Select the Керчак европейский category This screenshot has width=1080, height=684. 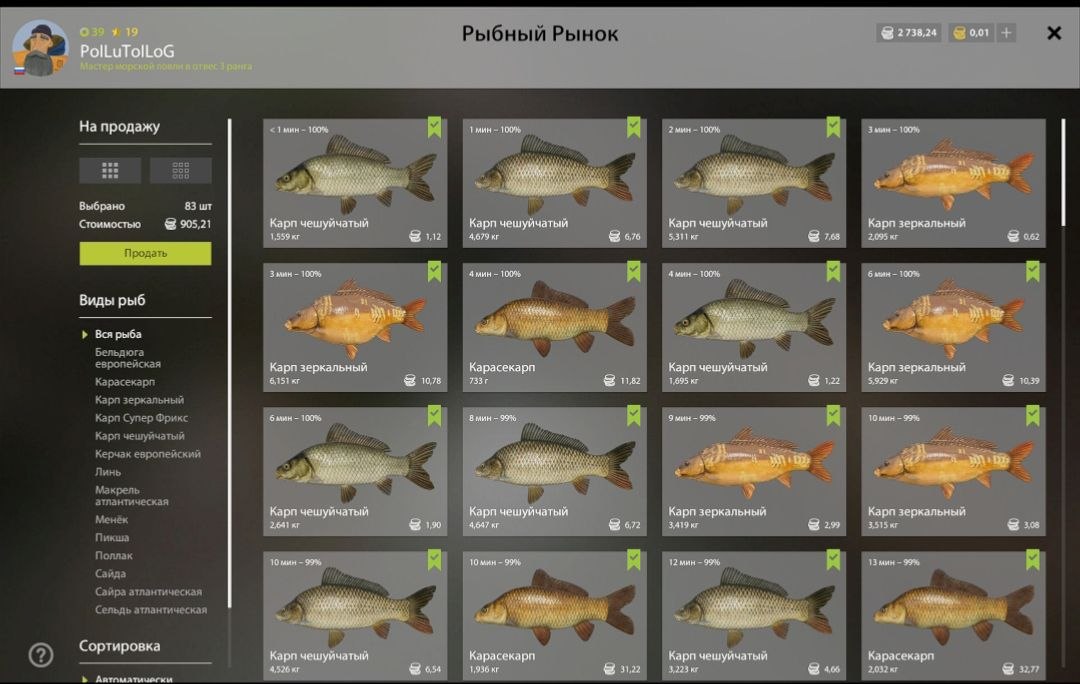147,454
